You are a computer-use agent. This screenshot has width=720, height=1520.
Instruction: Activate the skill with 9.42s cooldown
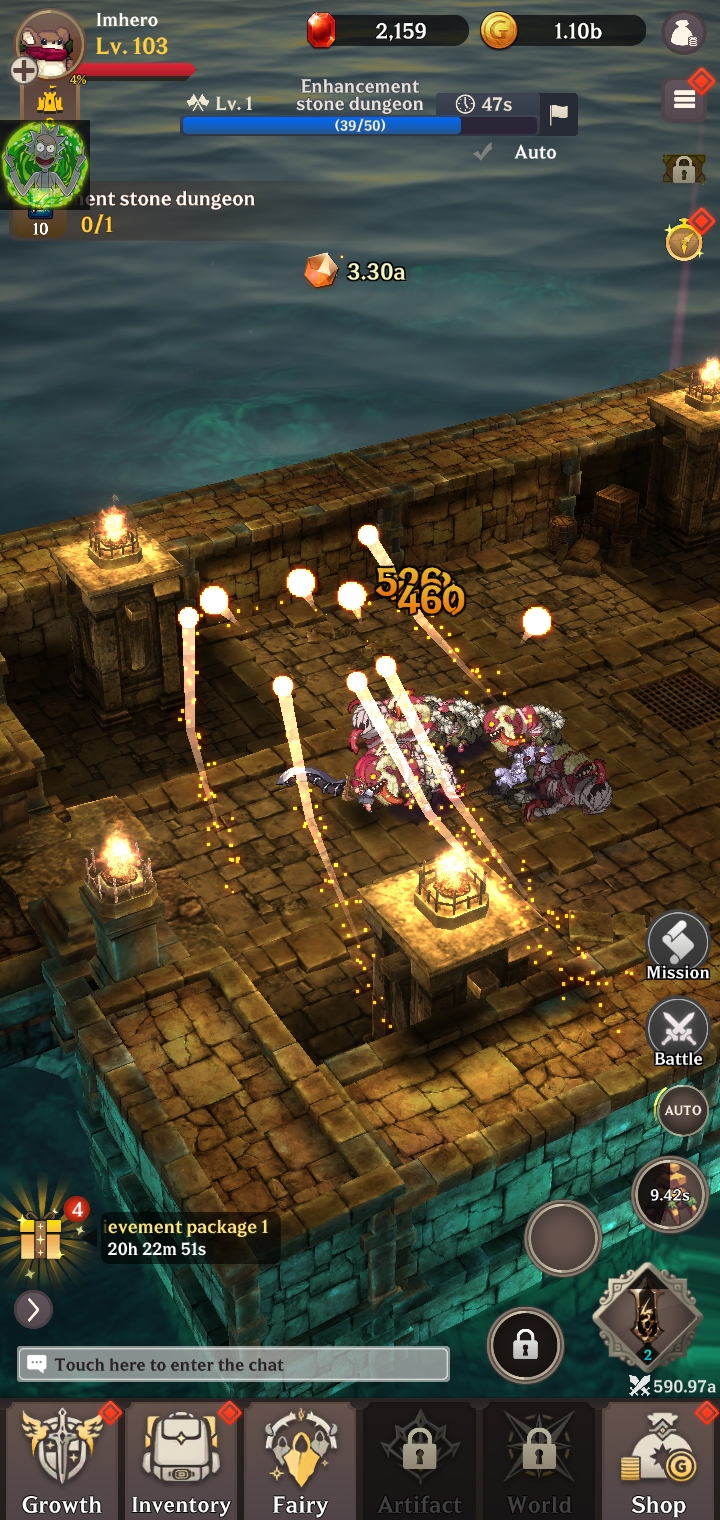tap(669, 1194)
